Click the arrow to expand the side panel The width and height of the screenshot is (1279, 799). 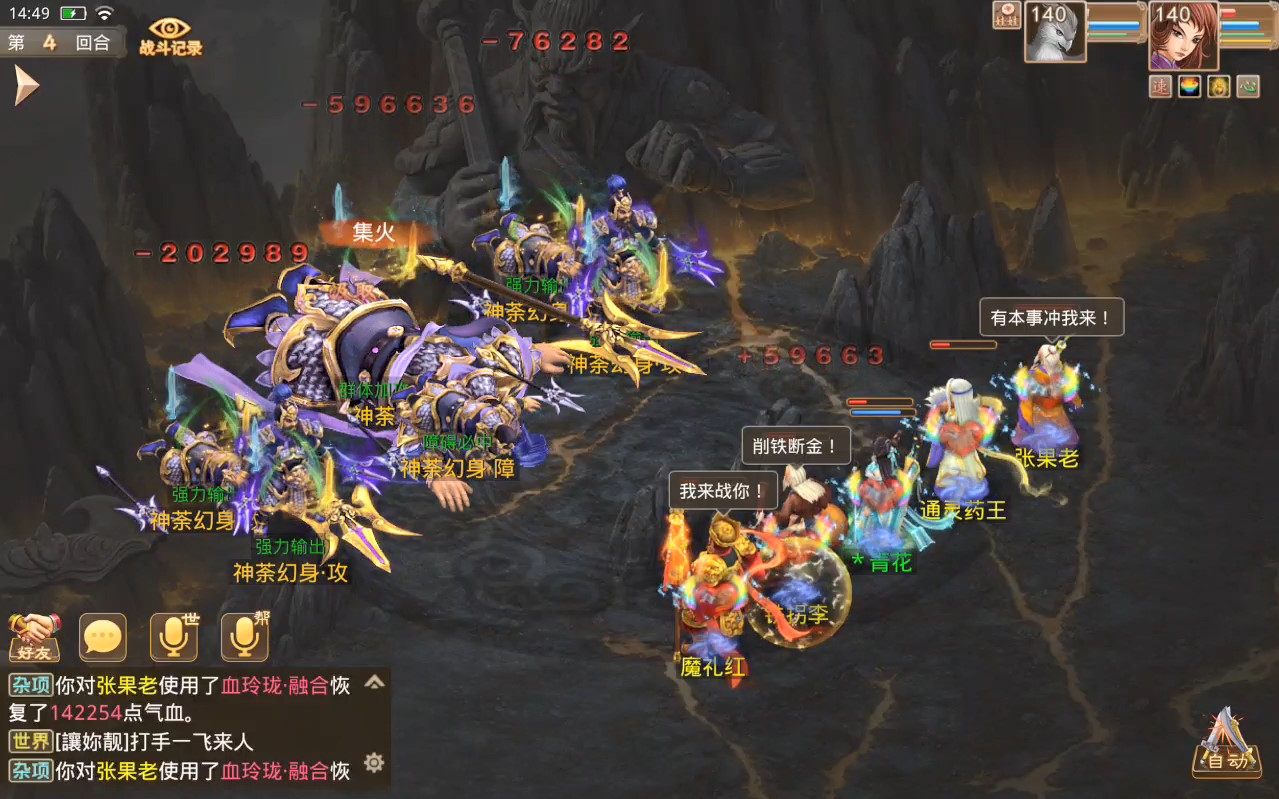(x=25, y=86)
